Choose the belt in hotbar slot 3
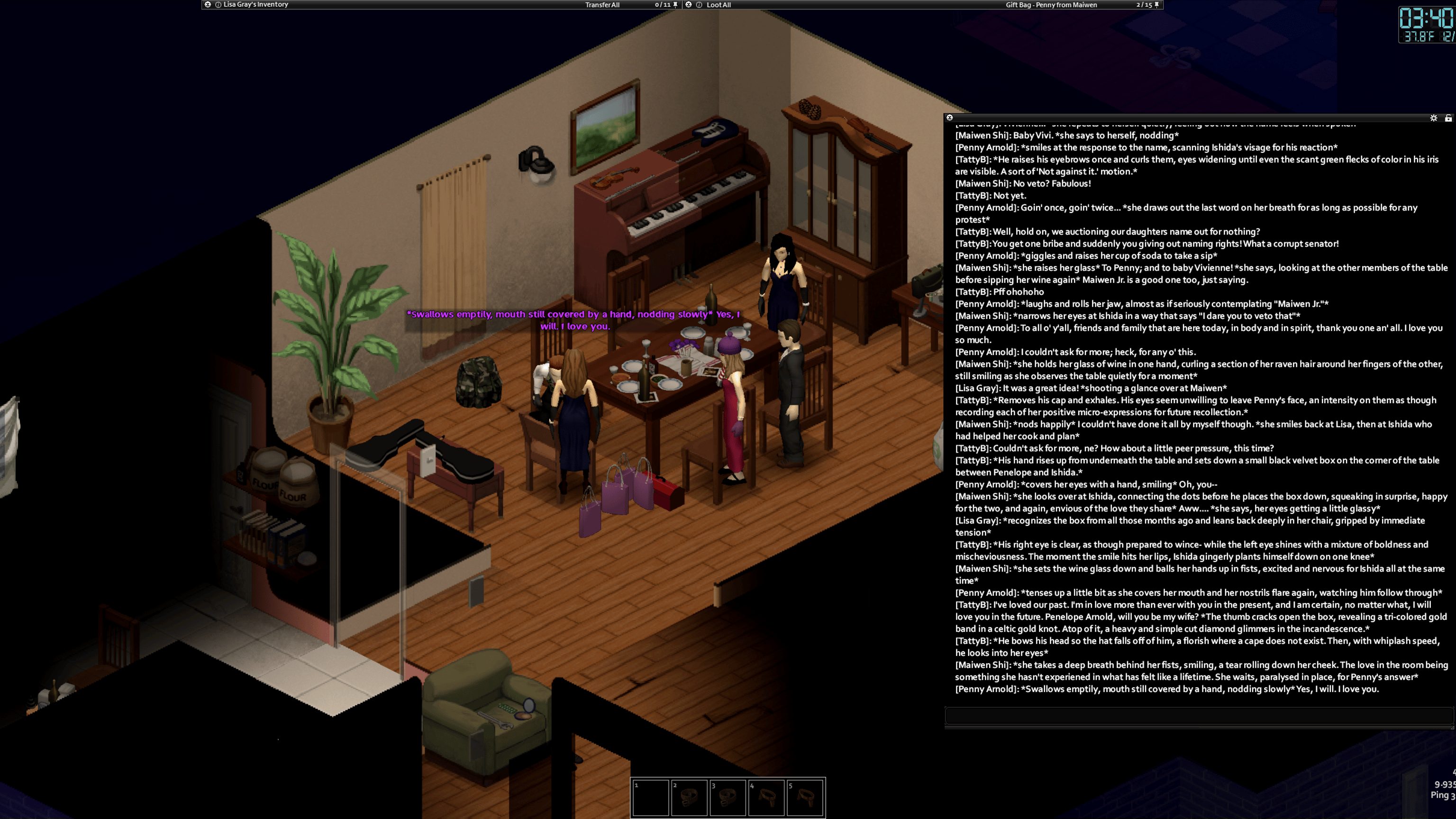 click(x=728, y=798)
